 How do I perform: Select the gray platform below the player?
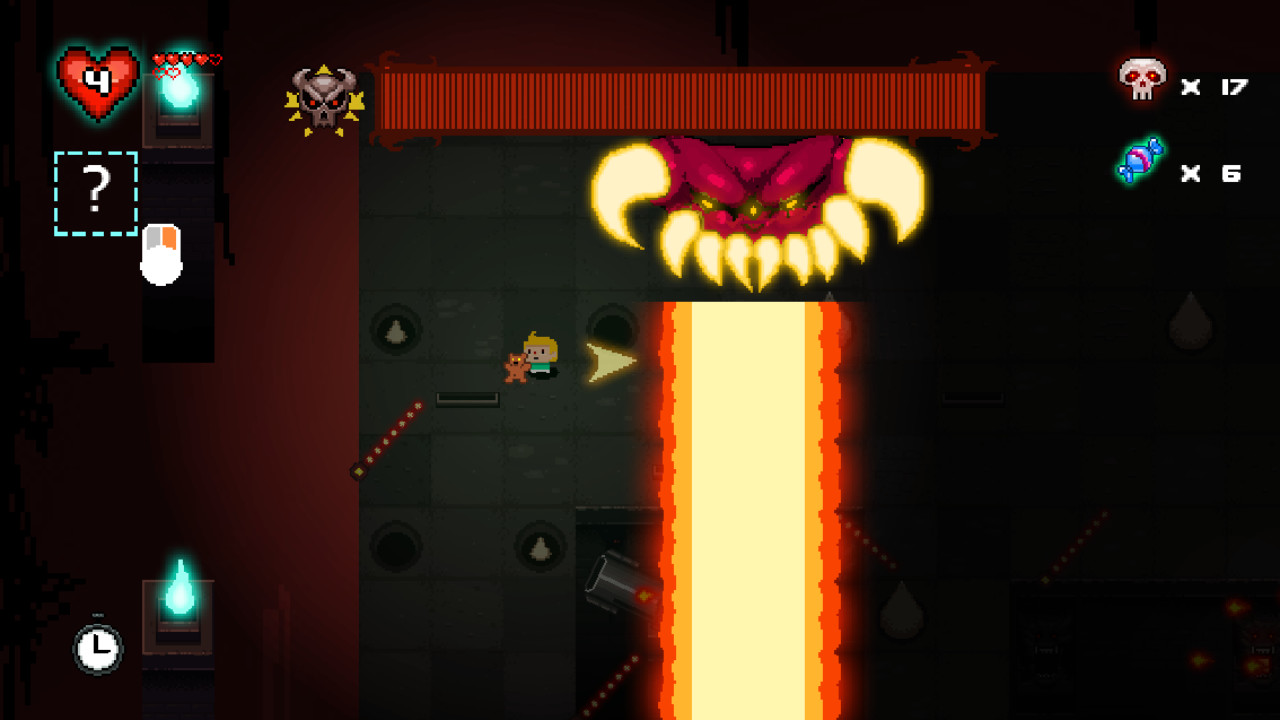click(x=466, y=398)
